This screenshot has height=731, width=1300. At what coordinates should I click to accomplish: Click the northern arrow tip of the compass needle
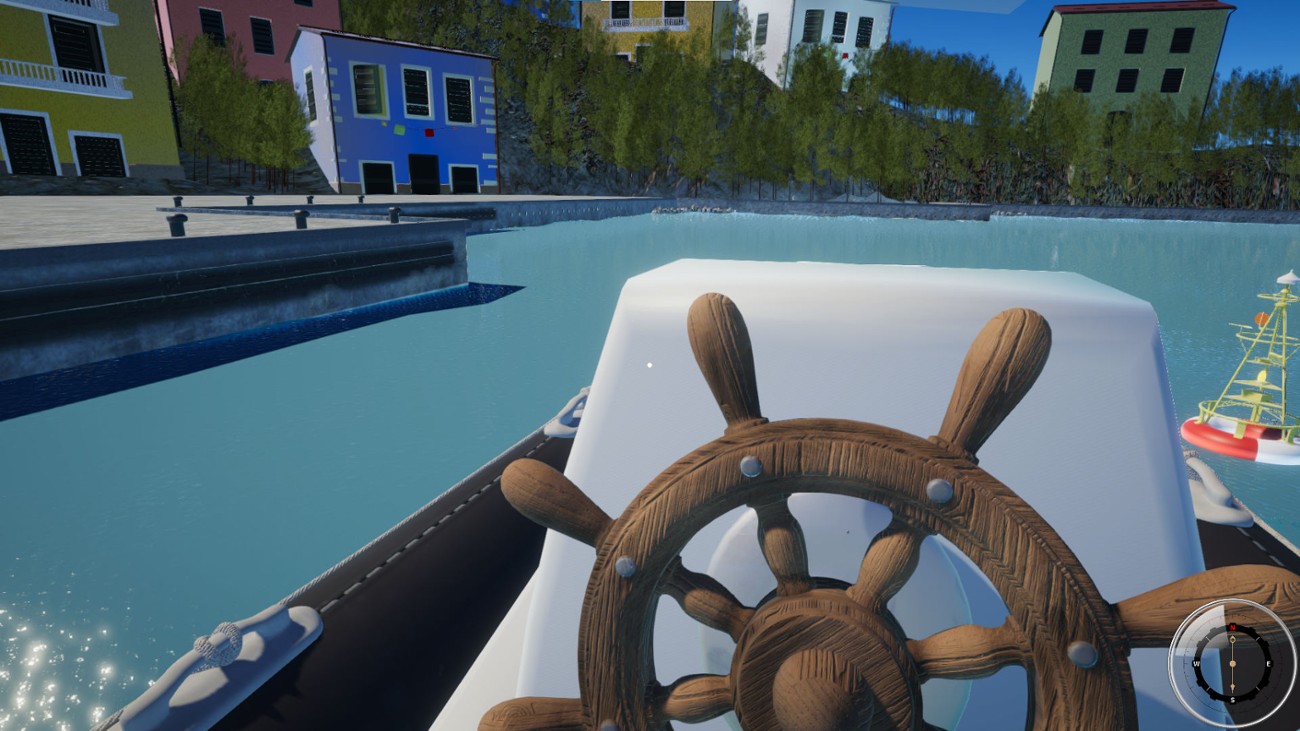1232,638
